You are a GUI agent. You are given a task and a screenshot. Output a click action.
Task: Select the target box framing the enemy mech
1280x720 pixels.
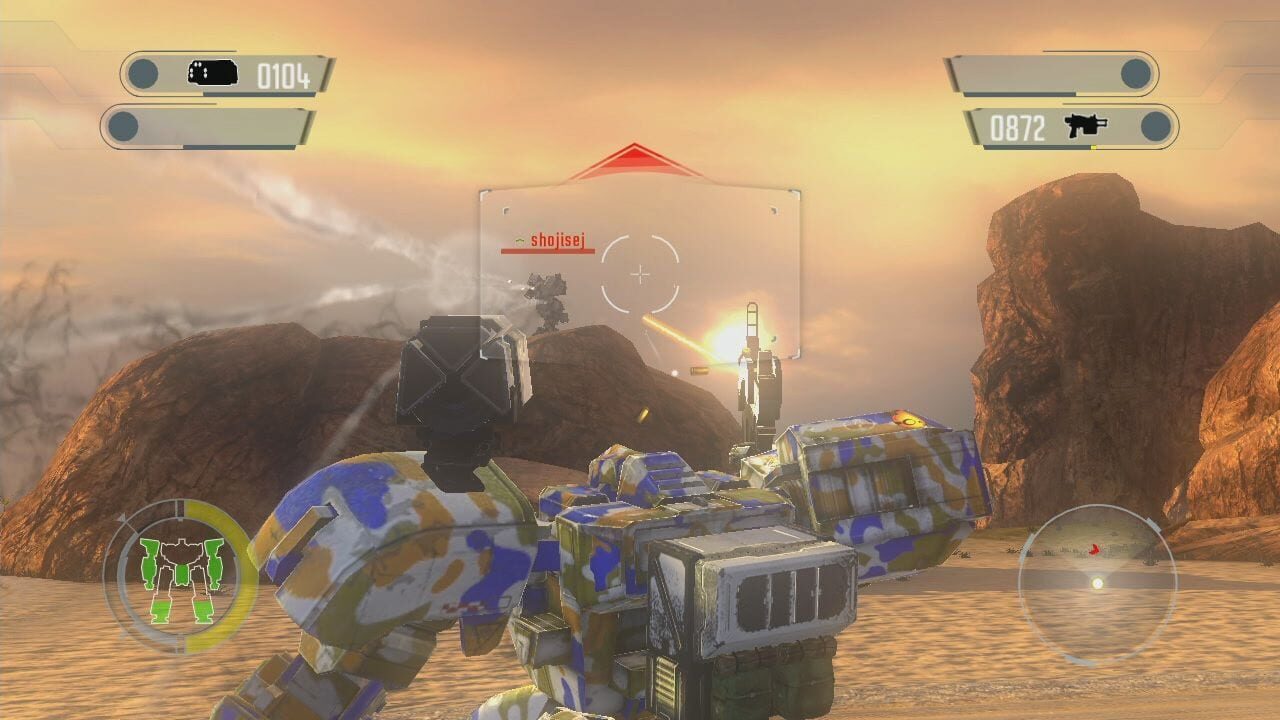click(638, 270)
